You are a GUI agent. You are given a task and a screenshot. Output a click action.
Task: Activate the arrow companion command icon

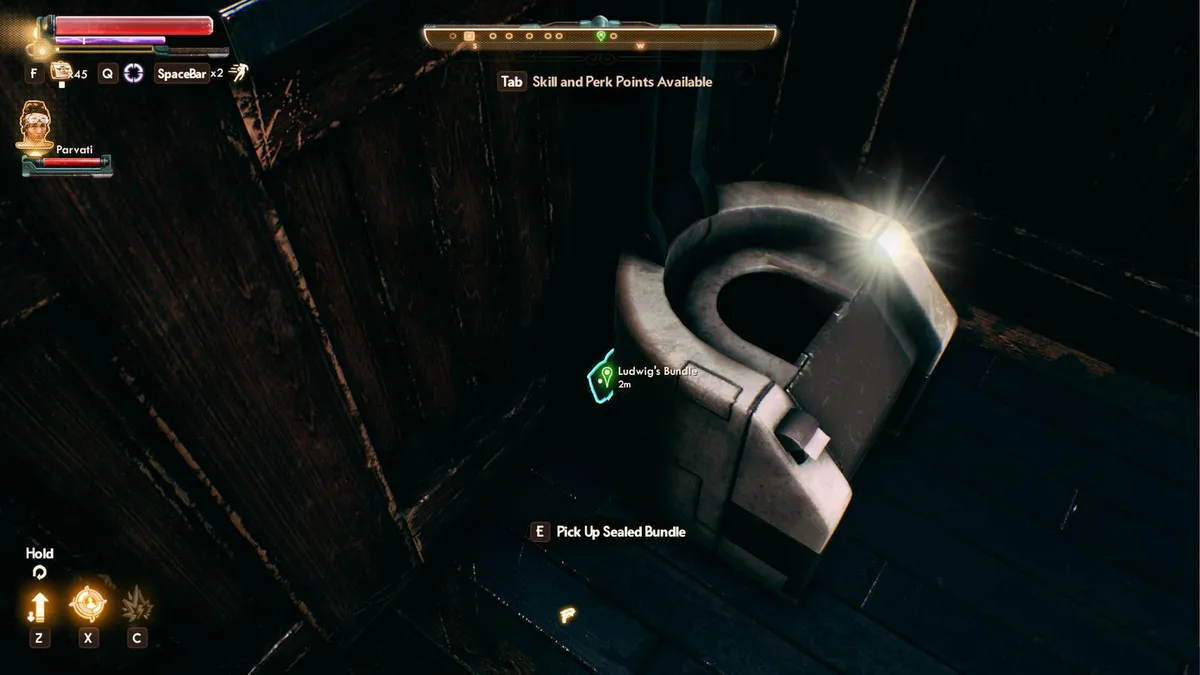coord(39,606)
